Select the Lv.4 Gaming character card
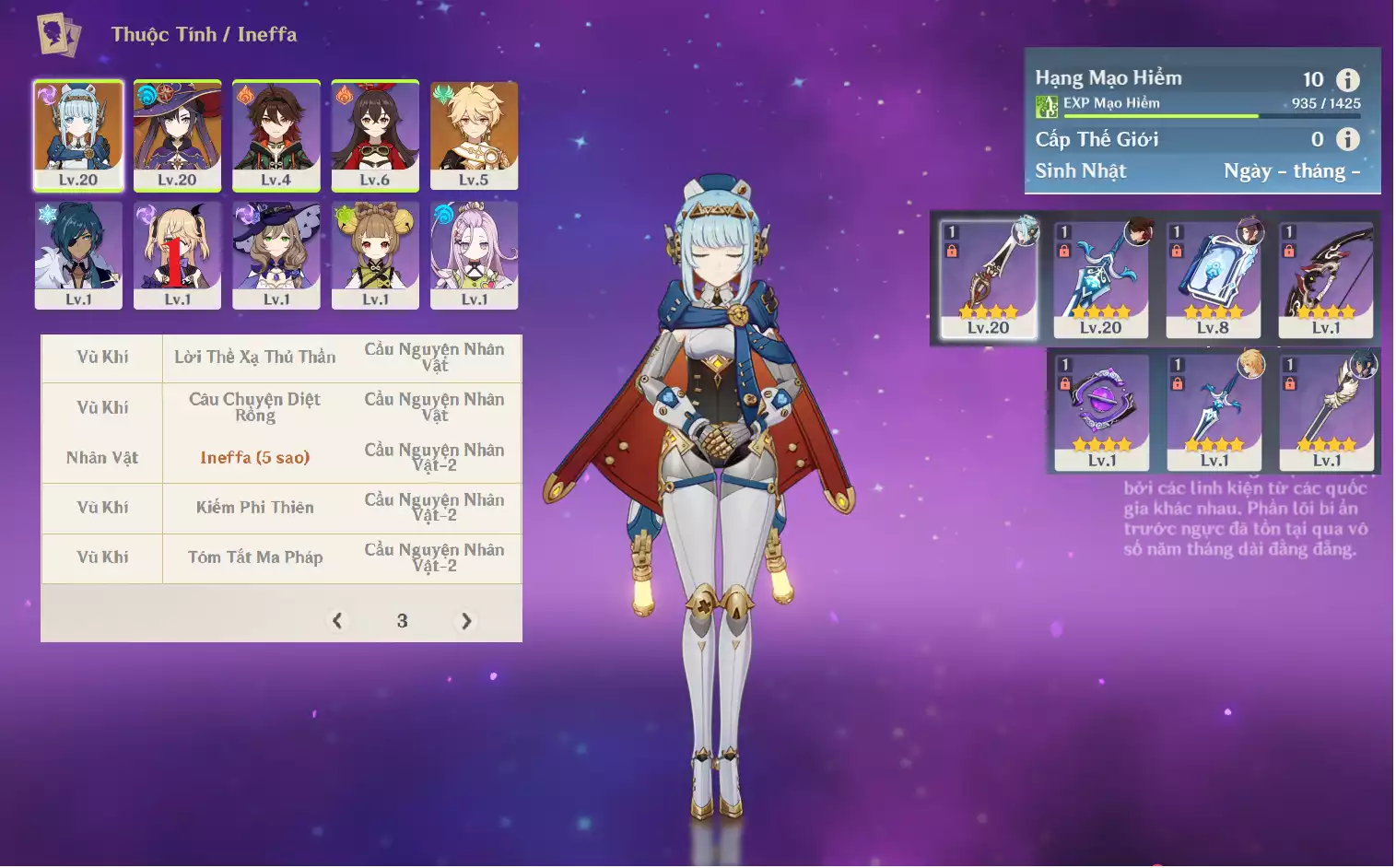1396x868 pixels. (276, 135)
